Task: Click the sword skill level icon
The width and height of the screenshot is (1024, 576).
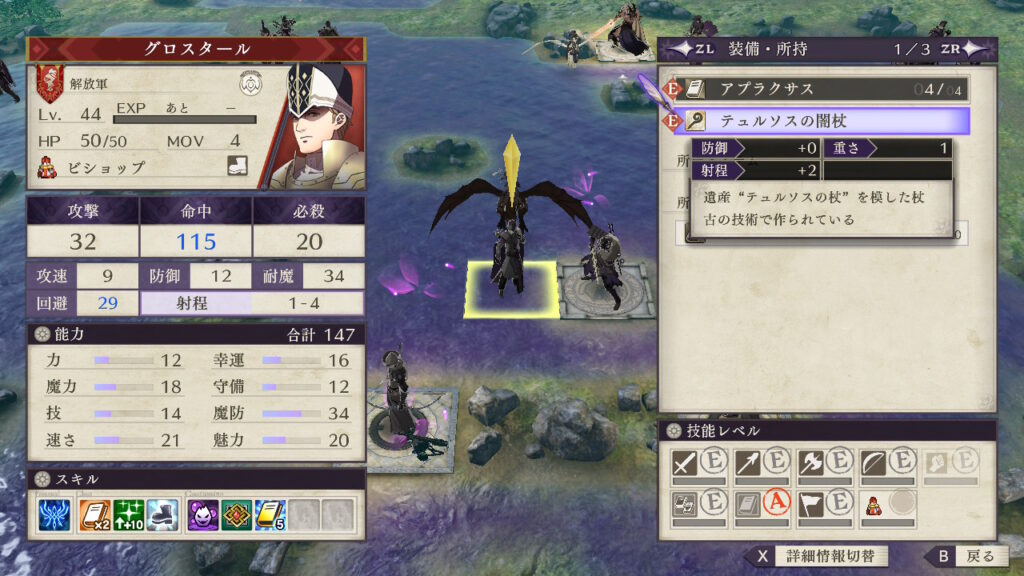Action: [685, 462]
